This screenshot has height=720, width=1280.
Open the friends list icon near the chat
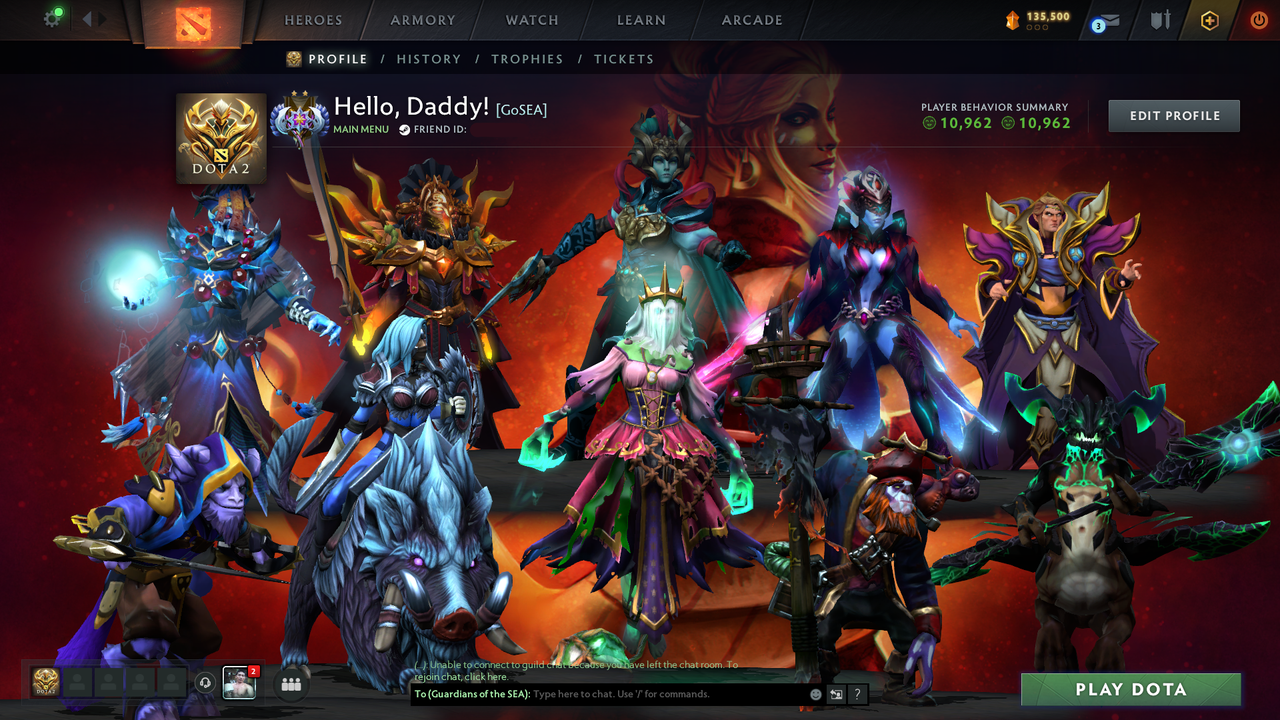(x=291, y=683)
